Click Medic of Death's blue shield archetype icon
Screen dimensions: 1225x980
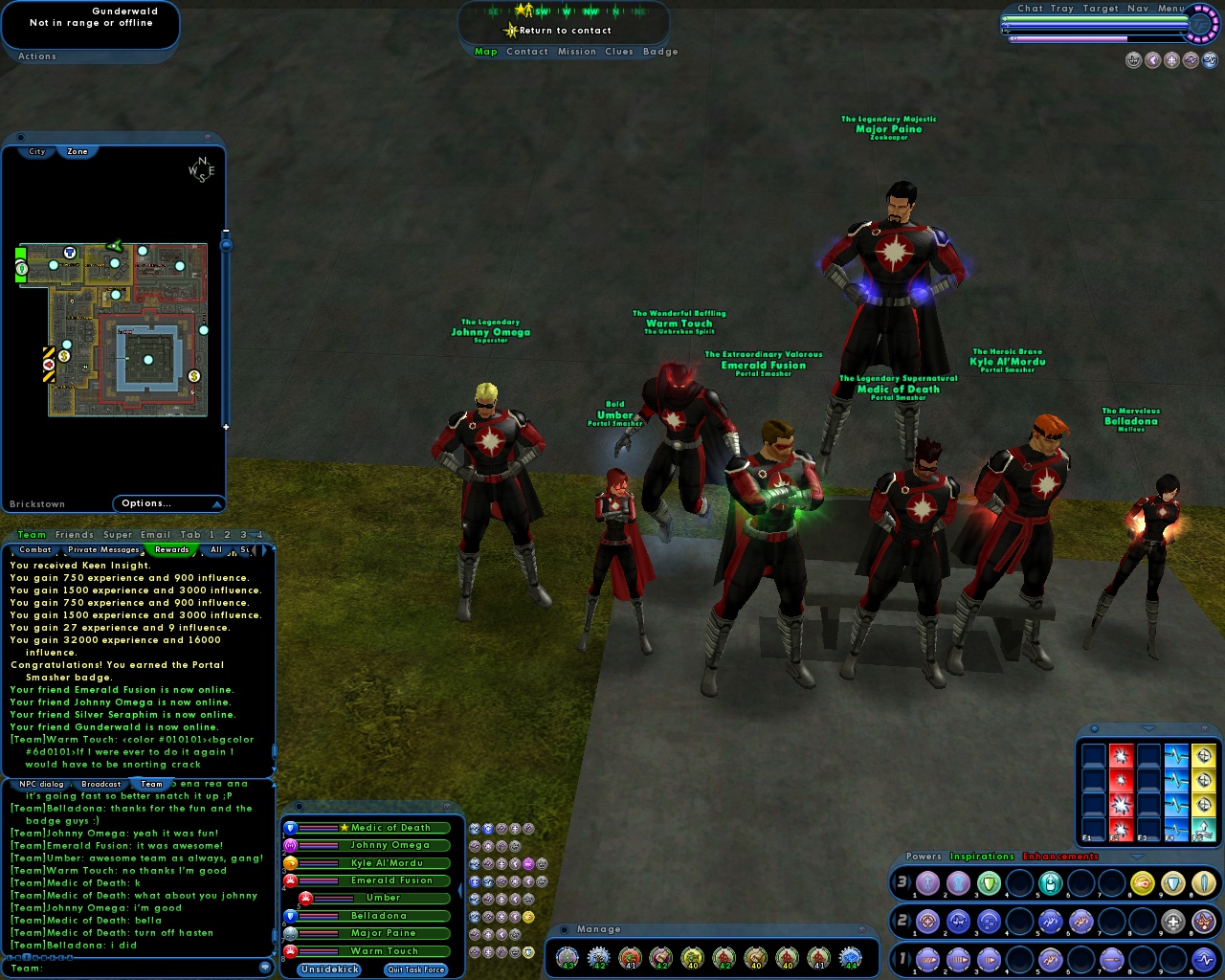click(290, 829)
